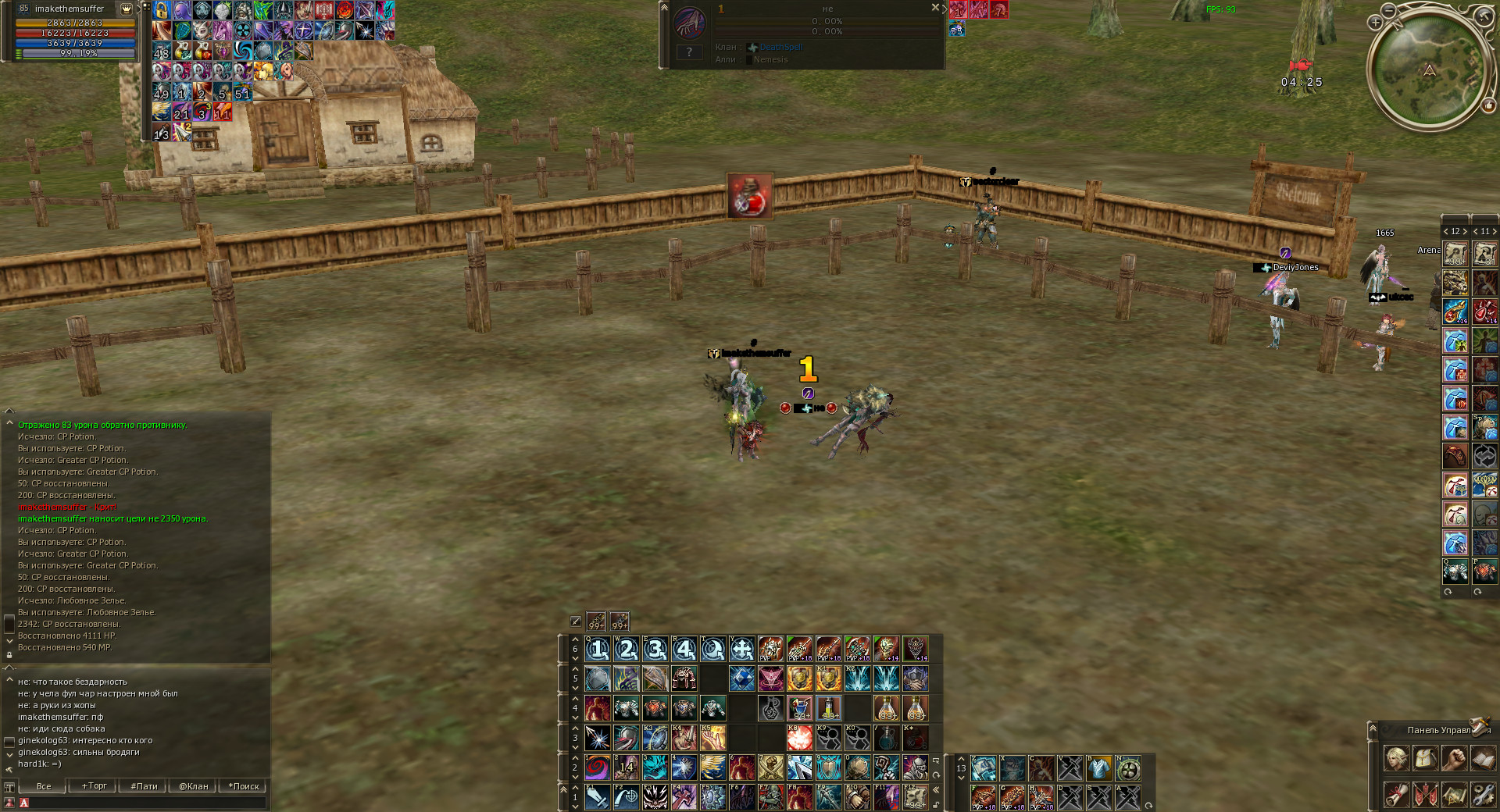Open the clan banners icon
Viewport: 1500px width, 812px height.
point(1425,796)
